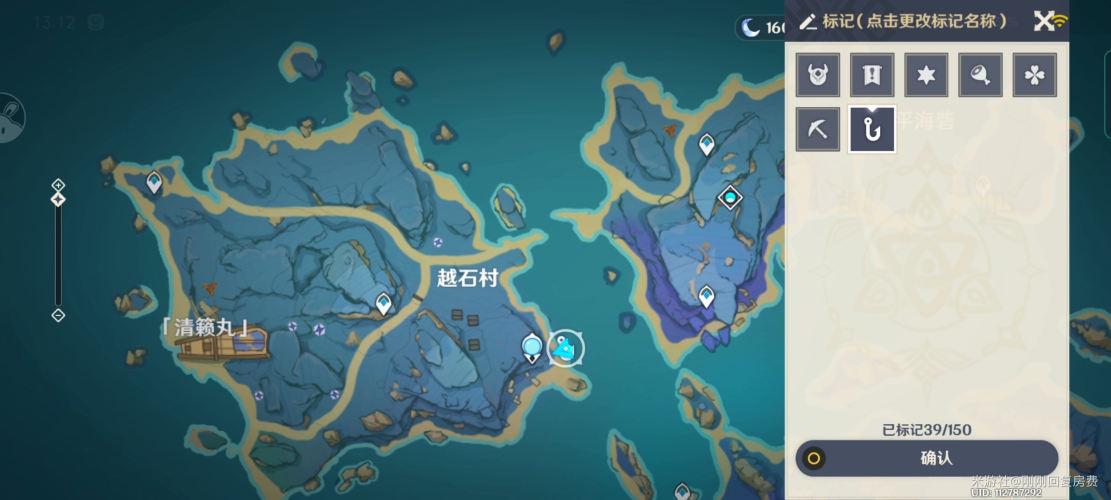Select the fishing hook marker icon
Image resolution: width=1111 pixels, height=500 pixels.
(872, 130)
